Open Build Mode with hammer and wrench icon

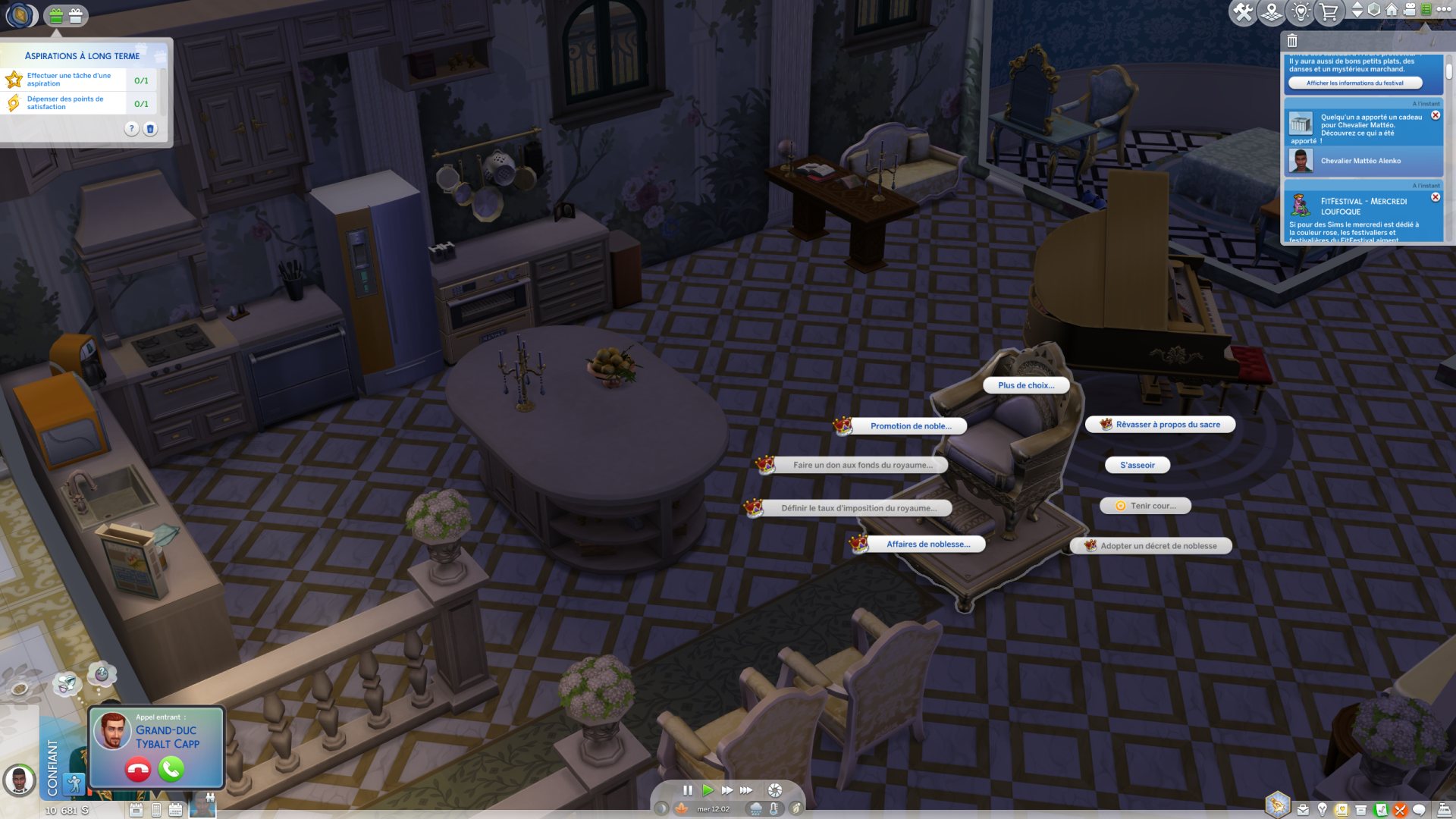point(1243,12)
